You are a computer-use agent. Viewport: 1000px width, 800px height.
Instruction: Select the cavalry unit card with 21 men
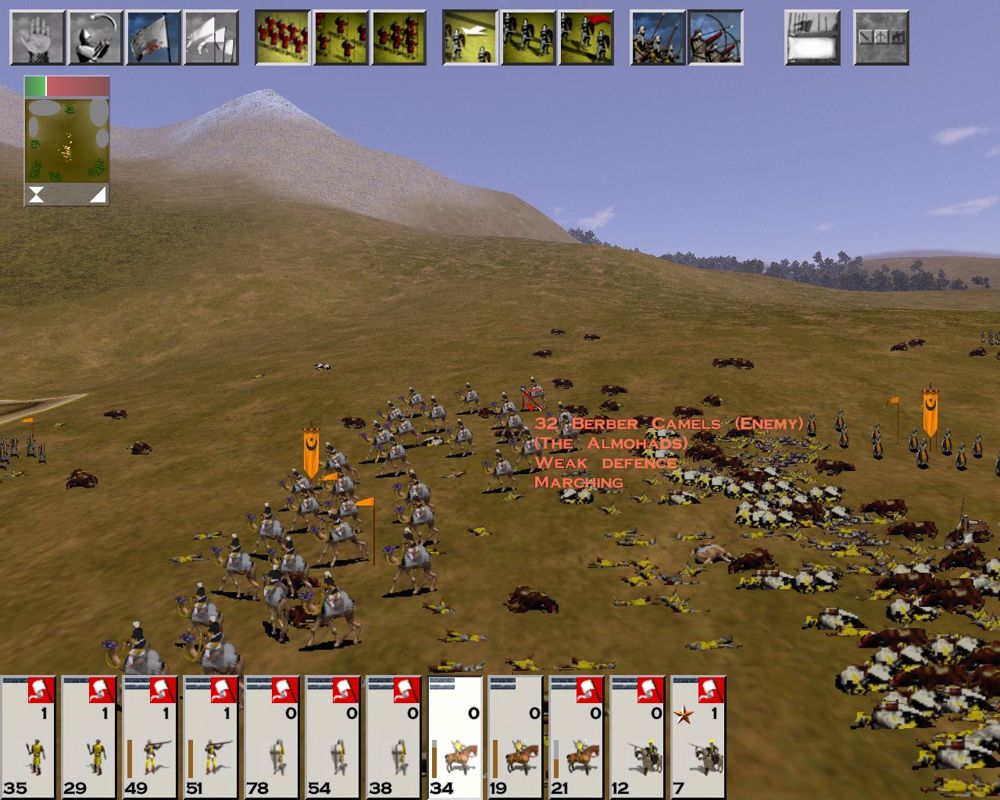coord(577,737)
